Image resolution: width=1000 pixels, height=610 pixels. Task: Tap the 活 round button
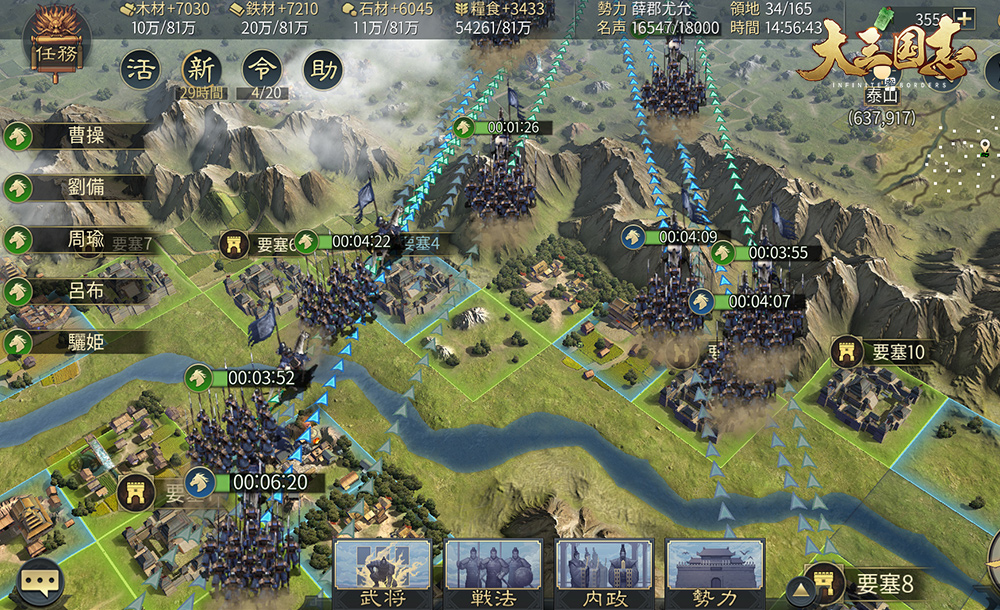tap(142, 70)
